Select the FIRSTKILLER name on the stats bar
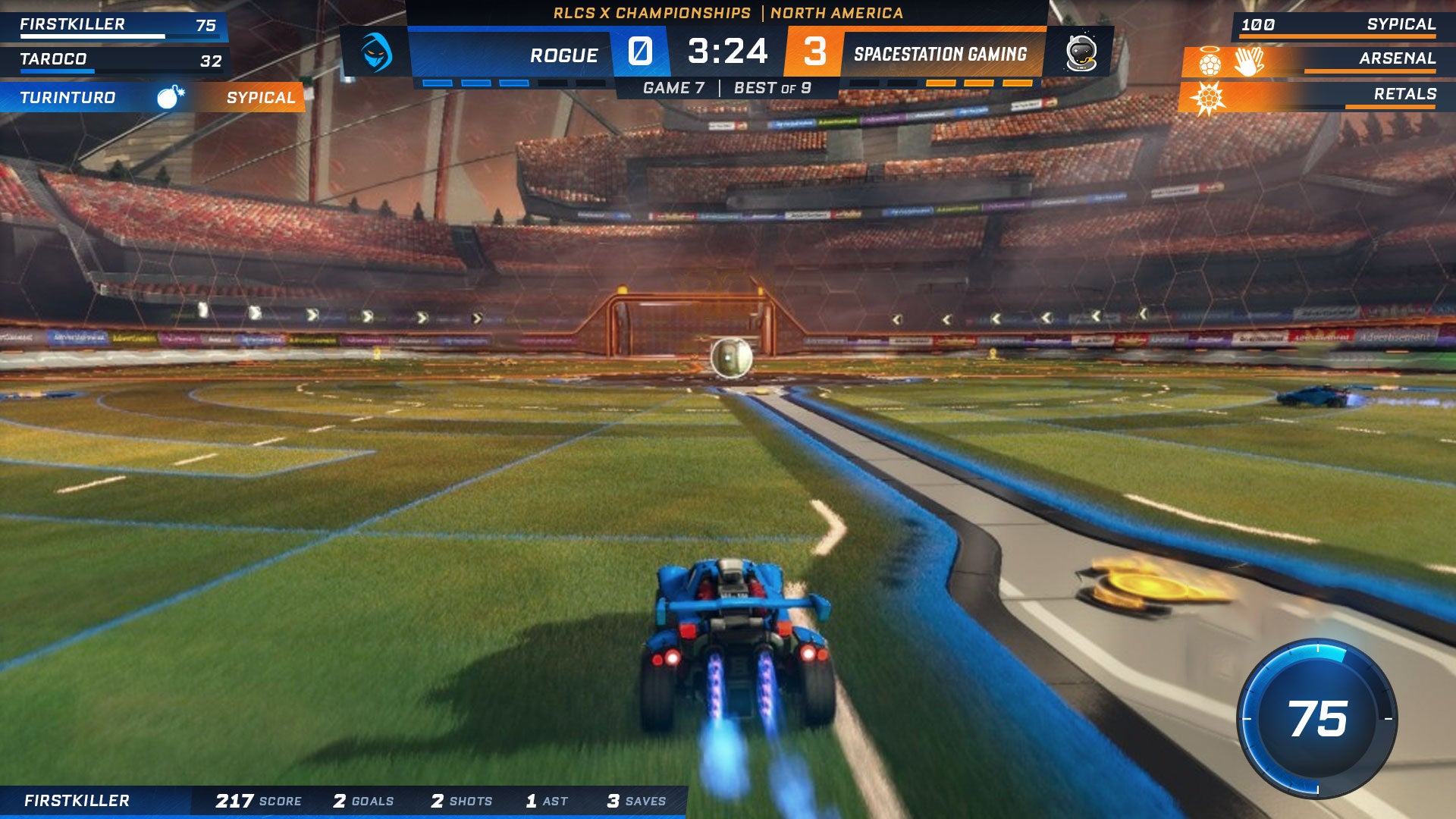1456x819 pixels. [x=77, y=801]
